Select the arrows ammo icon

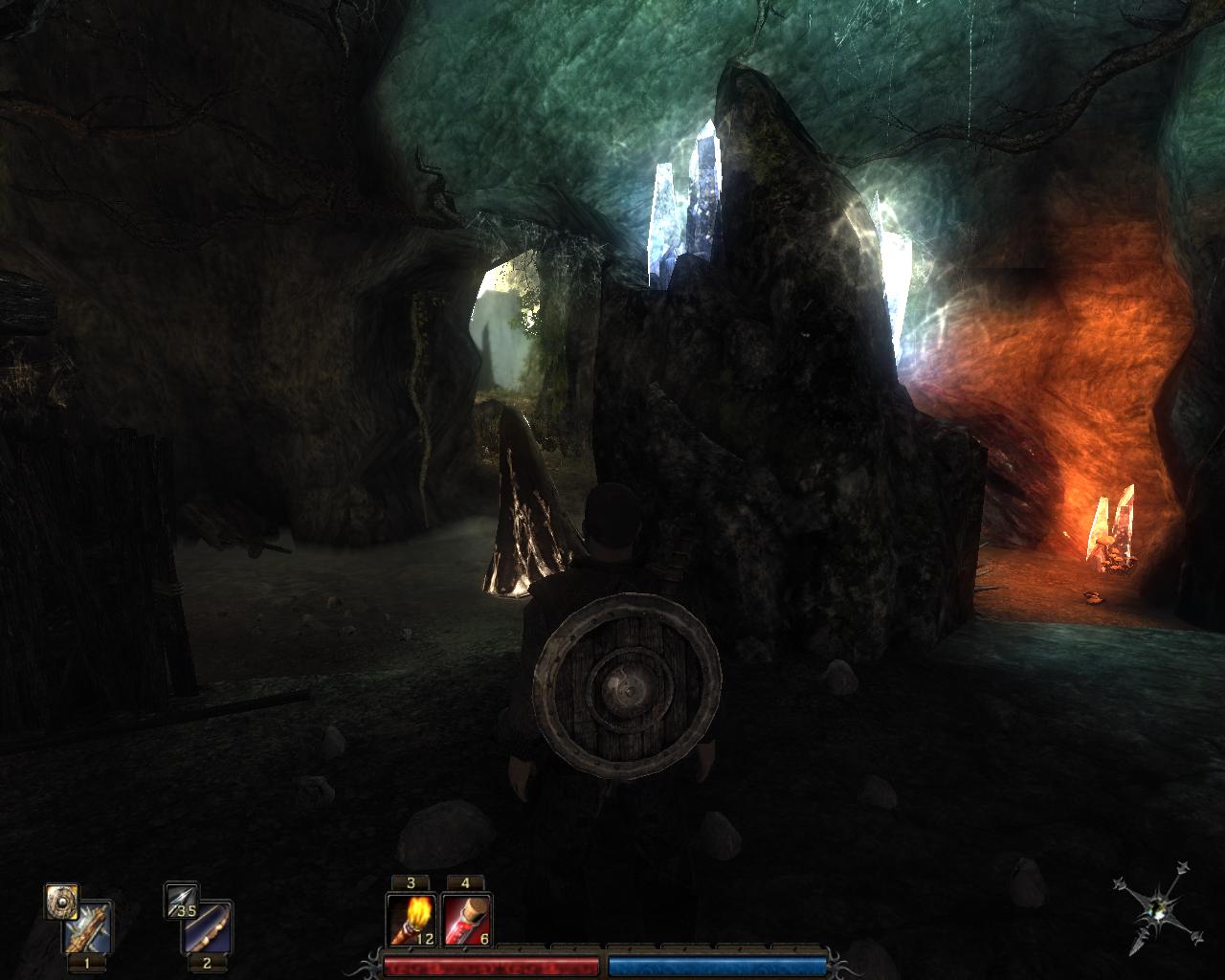point(181,901)
